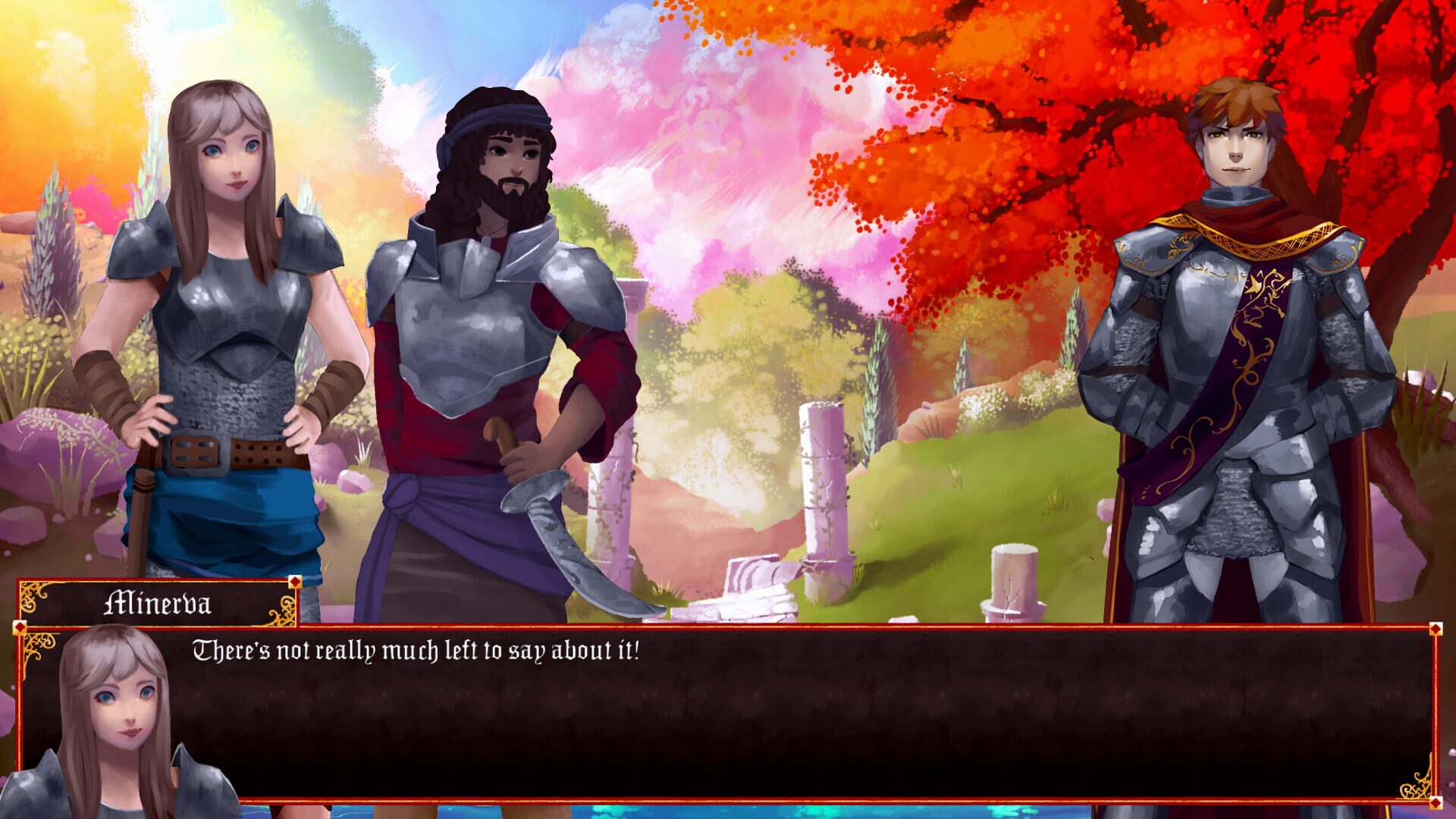
Task: Click the red diamond gem at bottom-right frame corner
Action: pyautogui.click(x=1436, y=803)
